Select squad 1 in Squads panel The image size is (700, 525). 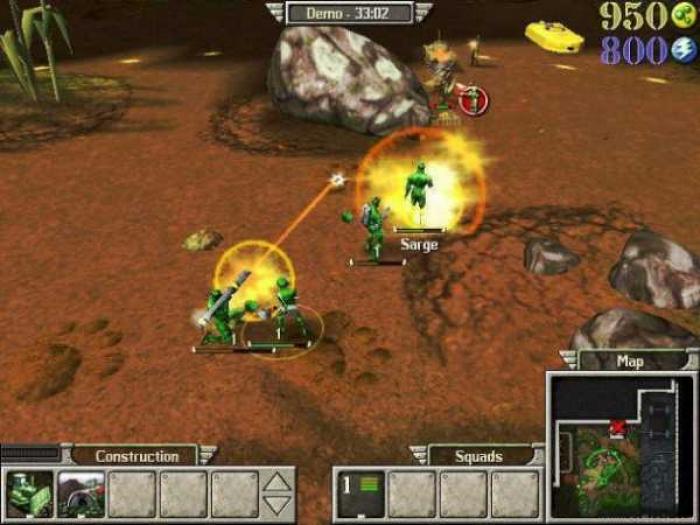point(359,493)
